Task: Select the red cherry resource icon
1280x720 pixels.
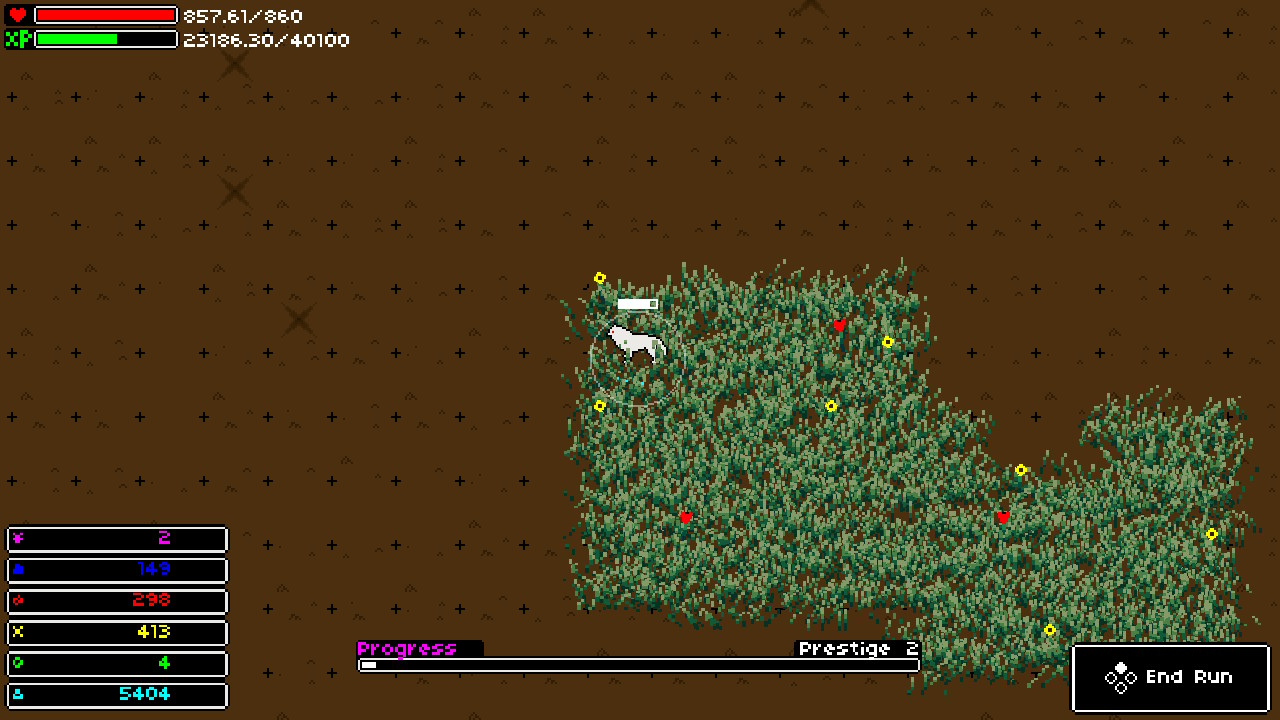Action: click(x=17, y=601)
